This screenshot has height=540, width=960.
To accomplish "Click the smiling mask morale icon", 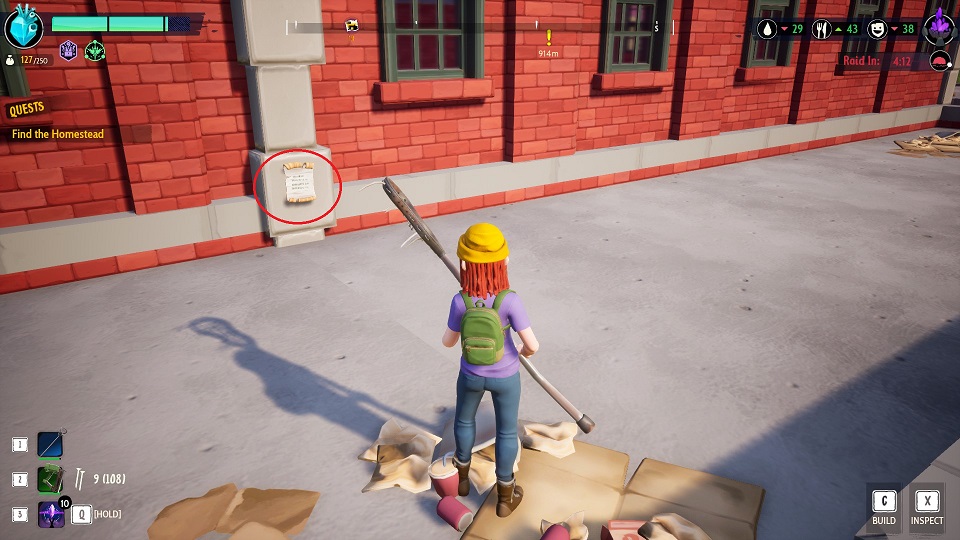I will (x=878, y=29).
